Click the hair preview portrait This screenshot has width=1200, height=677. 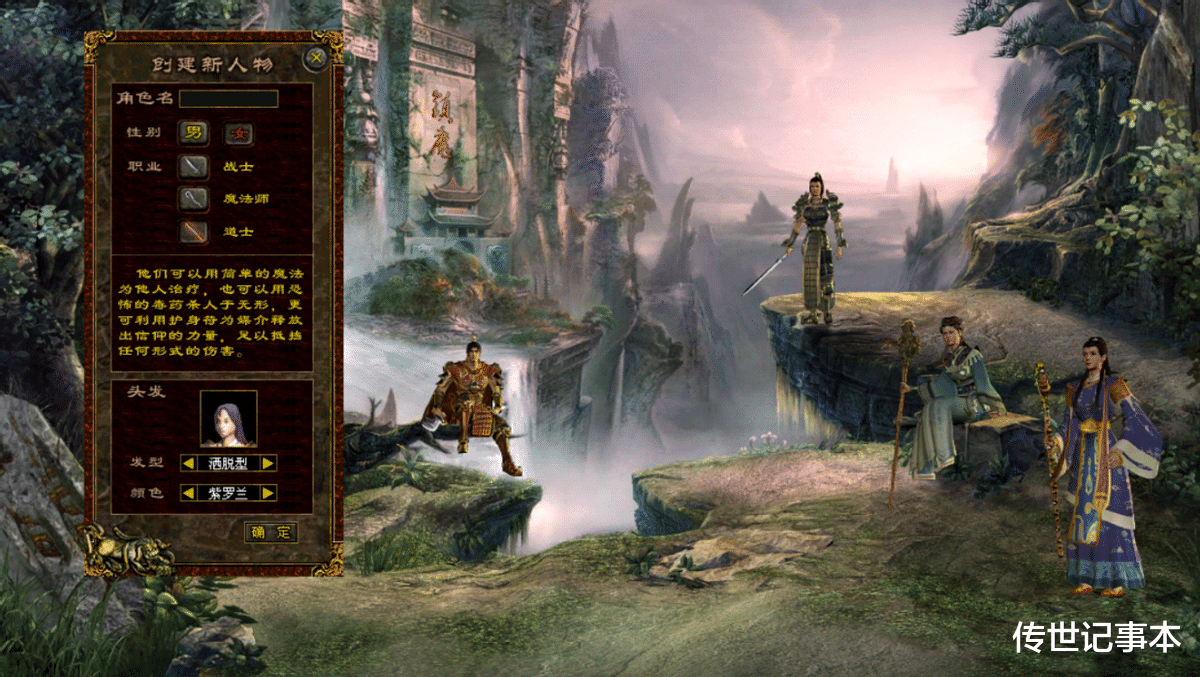(228, 418)
